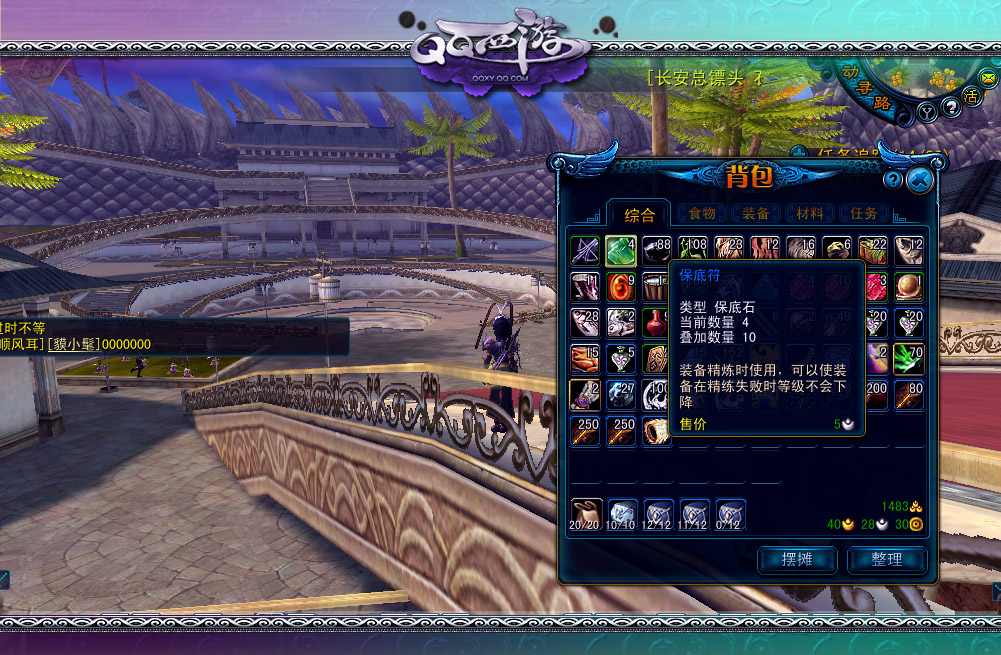Select the empty bag slot labeled 0/12
This screenshot has height=655, width=1001.
[x=731, y=514]
